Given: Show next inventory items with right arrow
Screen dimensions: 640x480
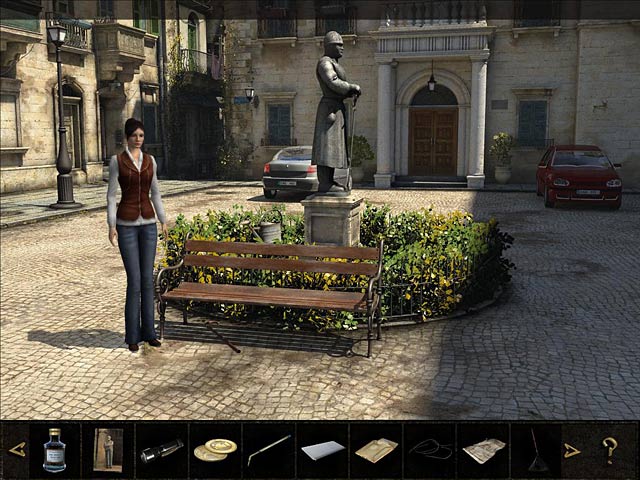Looking at the screenshot, I should pos(571,450).
